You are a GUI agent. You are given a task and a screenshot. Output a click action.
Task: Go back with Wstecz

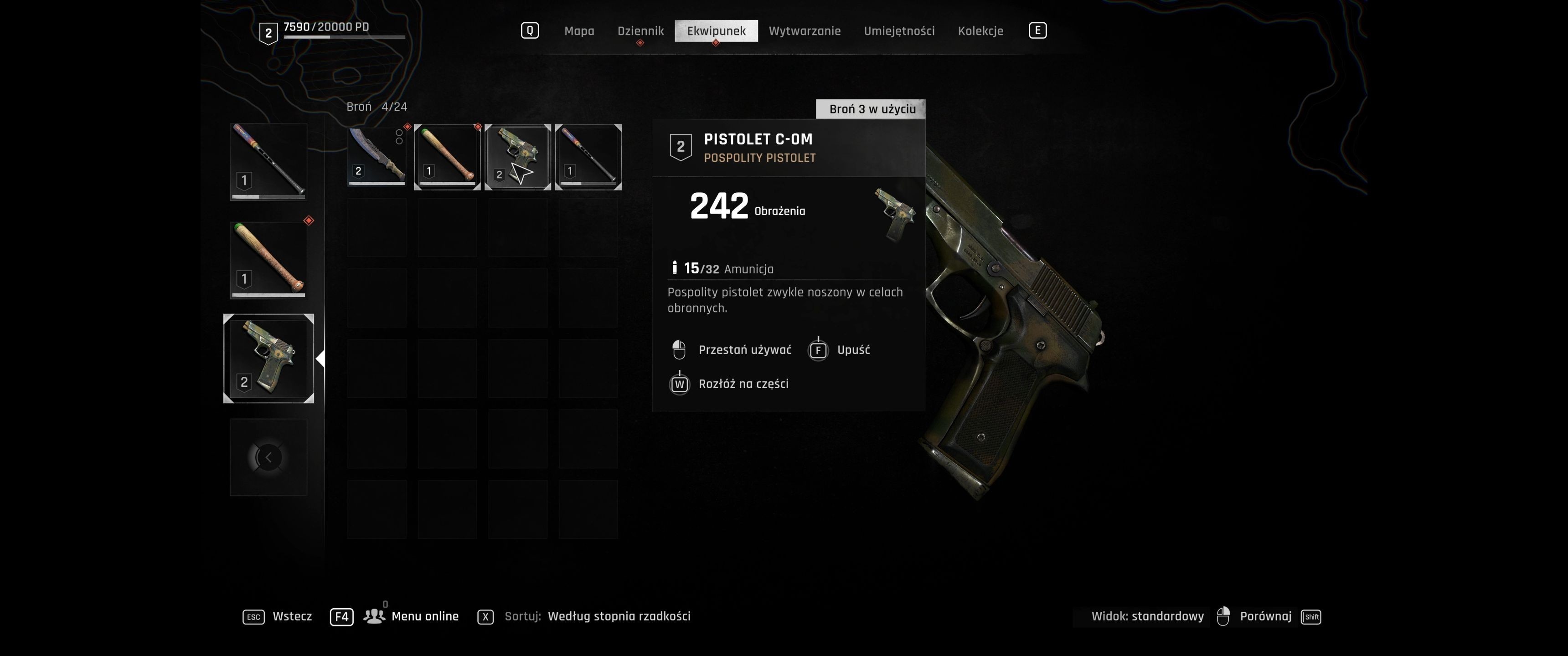click(x=292, y=616)
